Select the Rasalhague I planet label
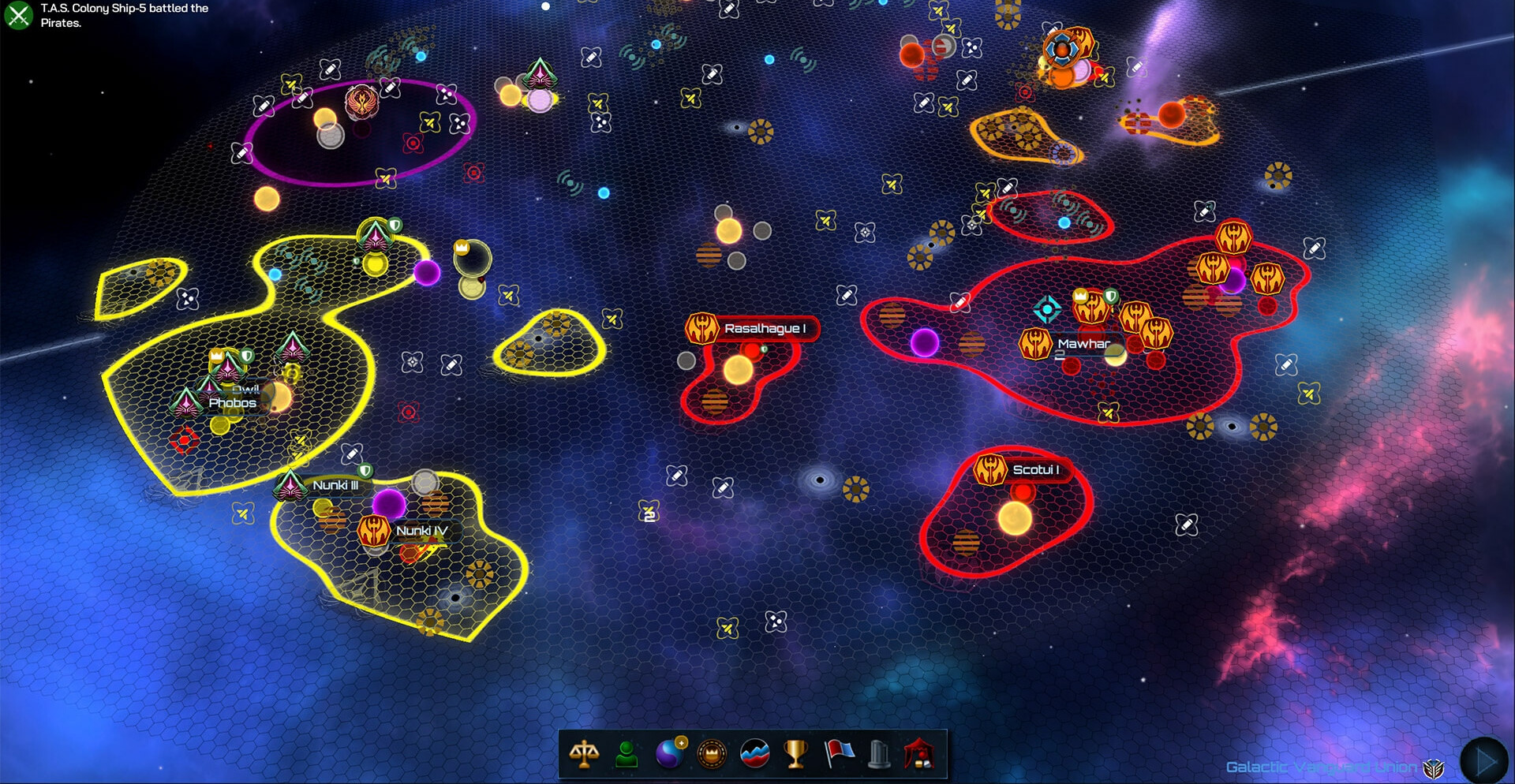This screenshot has width=1515, height=784. [764, 328]
